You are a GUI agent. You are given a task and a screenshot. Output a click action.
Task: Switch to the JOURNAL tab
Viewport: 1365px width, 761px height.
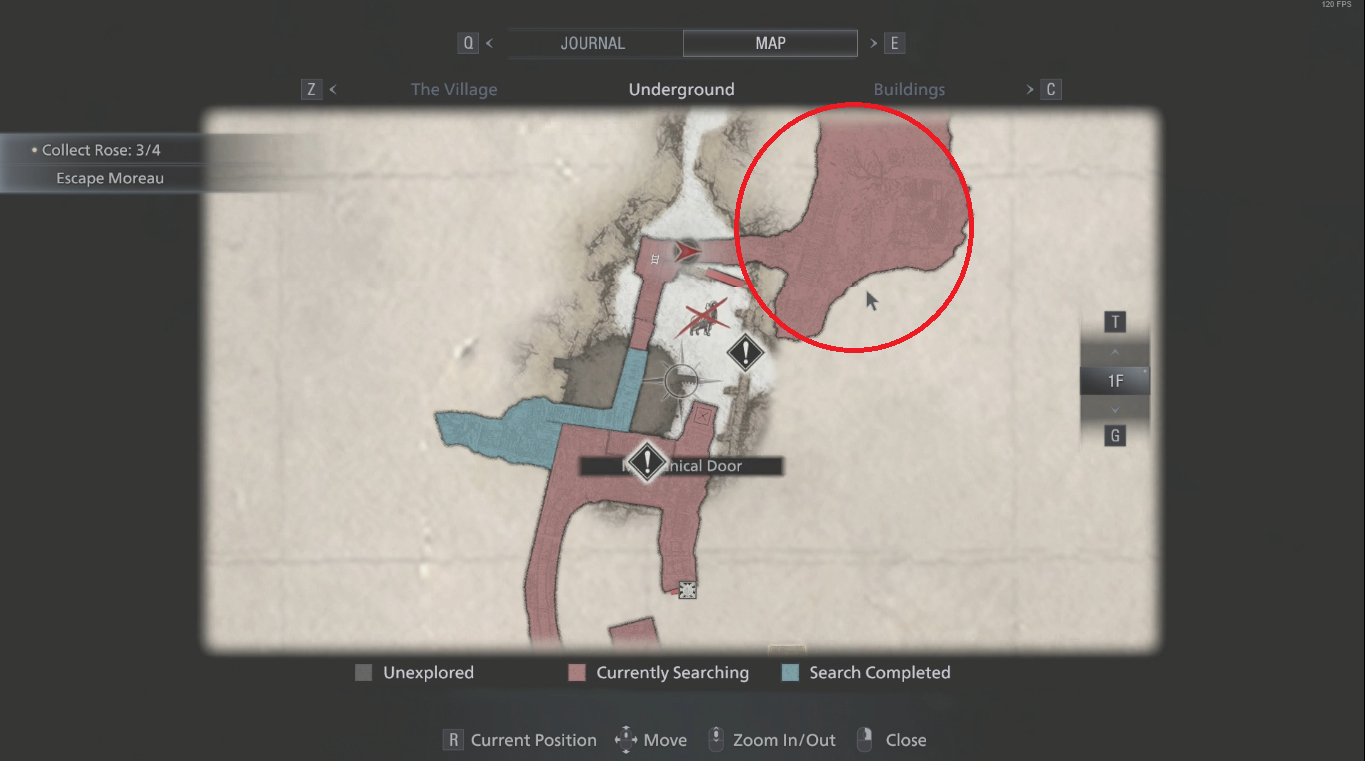click(592, 43)
